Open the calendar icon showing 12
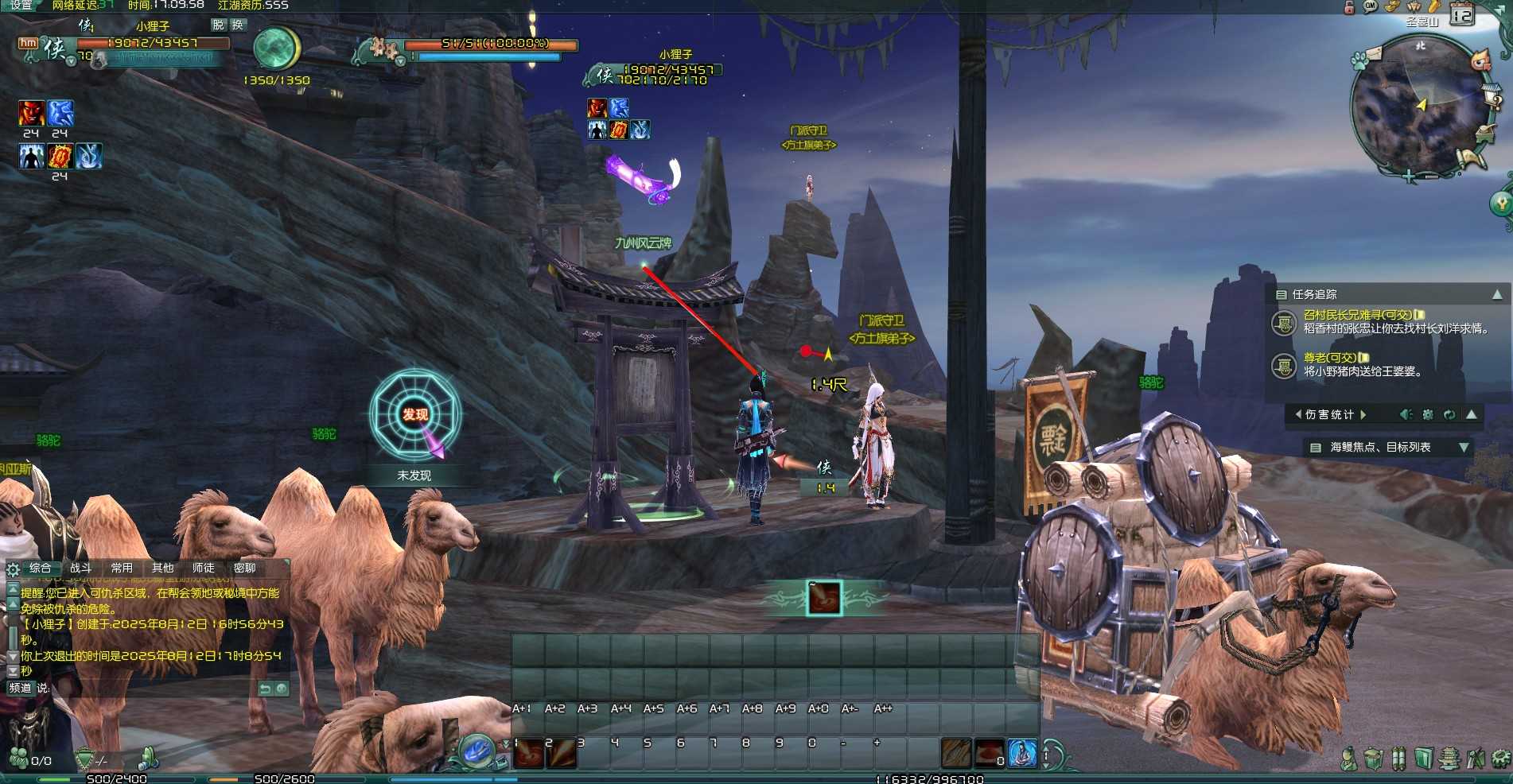The width and height of the screenshot is (1513, 784). click(x=1462, y=15)
